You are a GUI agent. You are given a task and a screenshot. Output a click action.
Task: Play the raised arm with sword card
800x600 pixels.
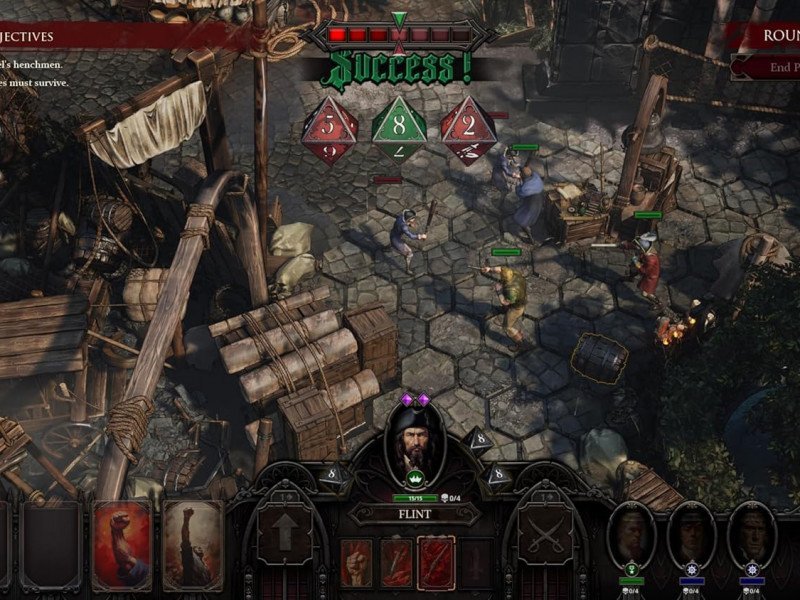coord(193,545)
